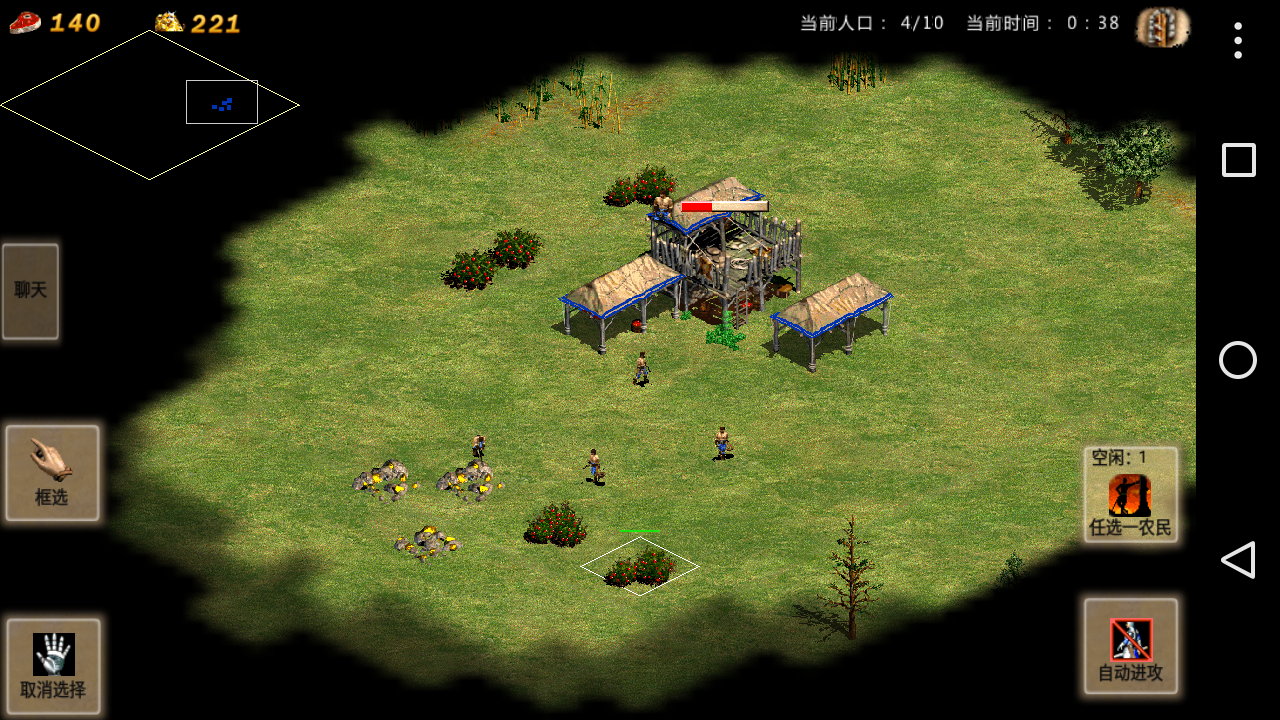The image size is (1280, 720).
Task: Tap the Android recent-apps square button
Action: tap(1238, 160)
